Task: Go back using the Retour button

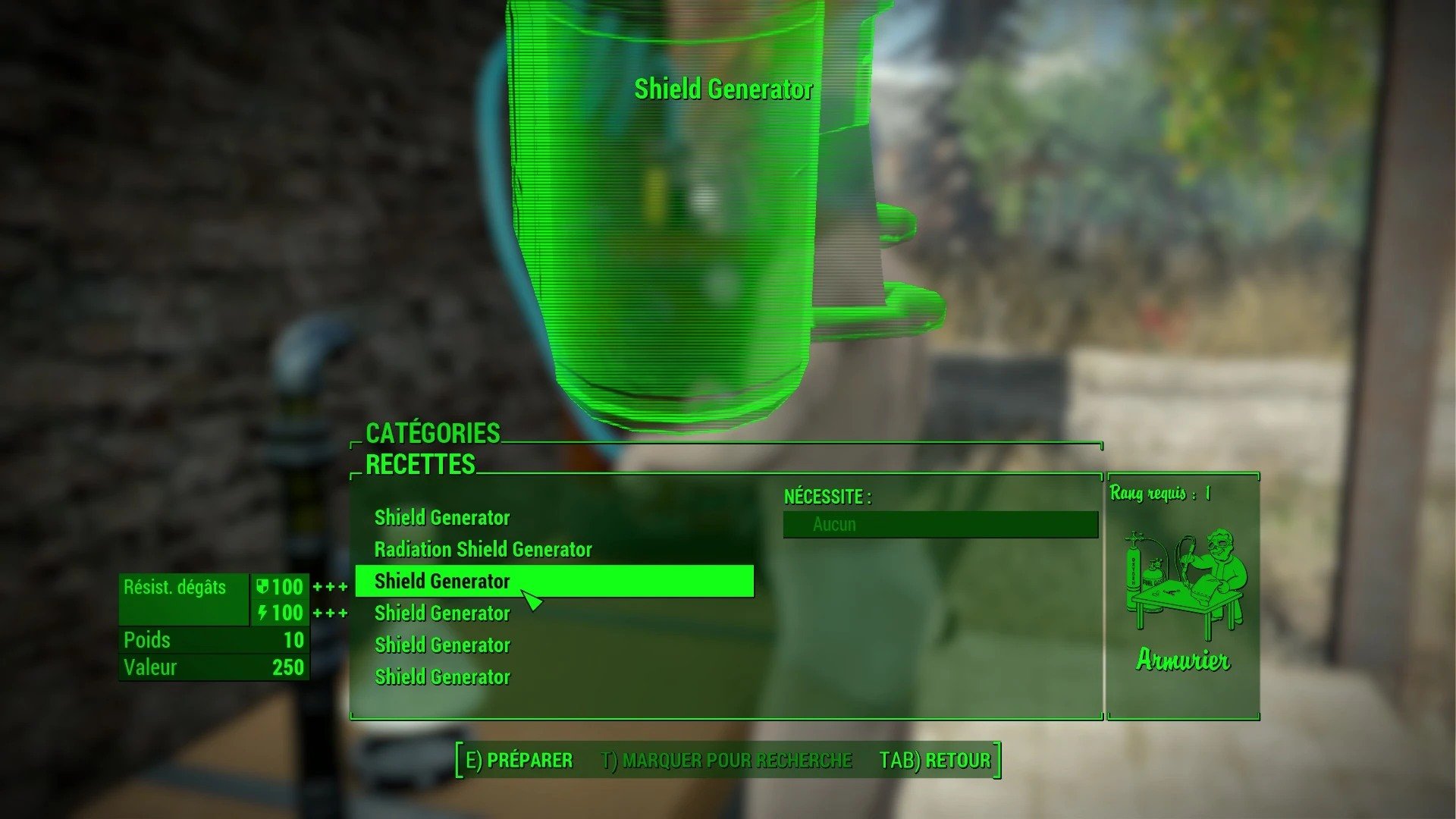Action: click(935, 760)
